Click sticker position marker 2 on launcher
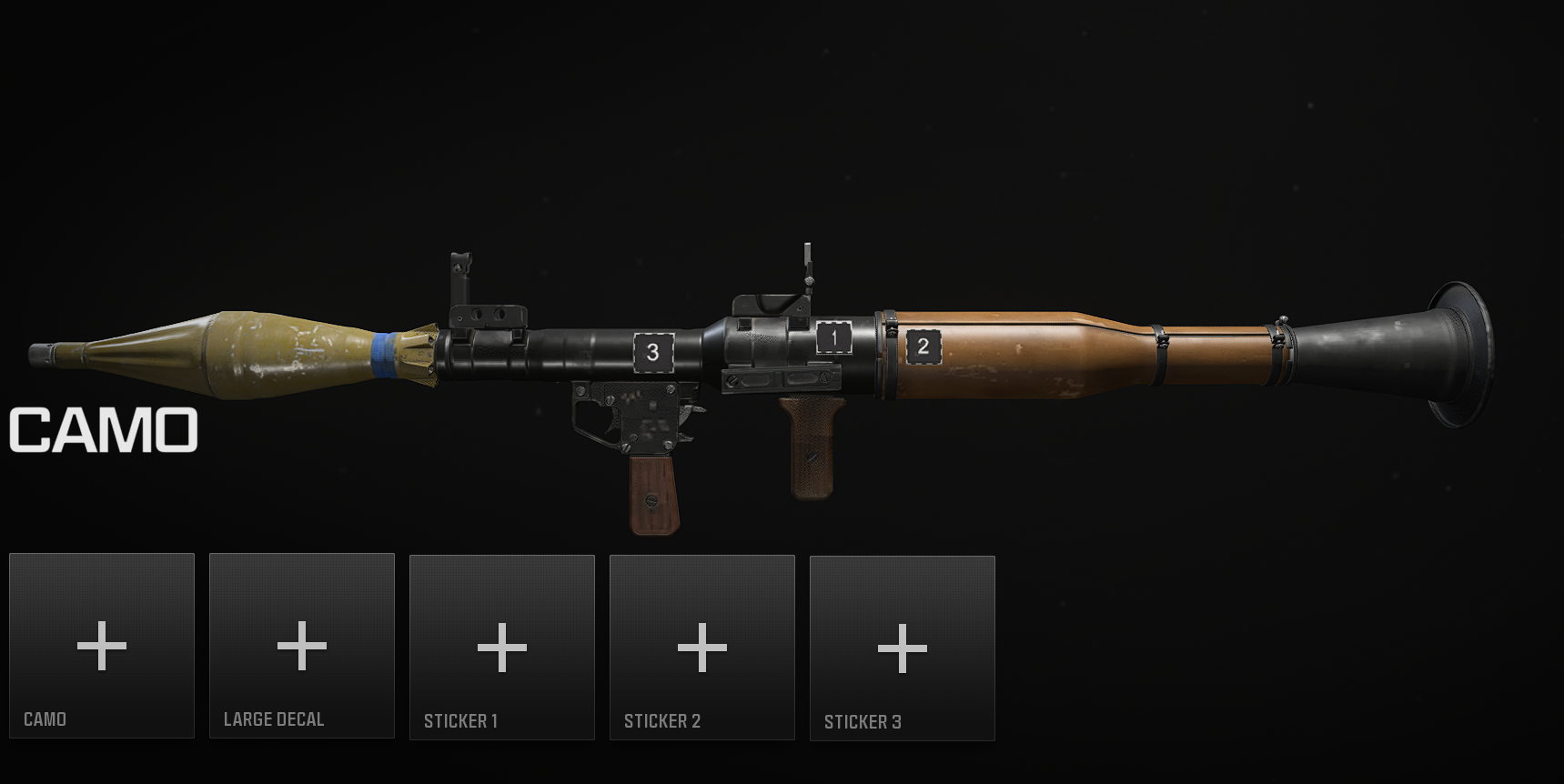Viewport: 1564px width, 784px height. (x=923, y=347)
